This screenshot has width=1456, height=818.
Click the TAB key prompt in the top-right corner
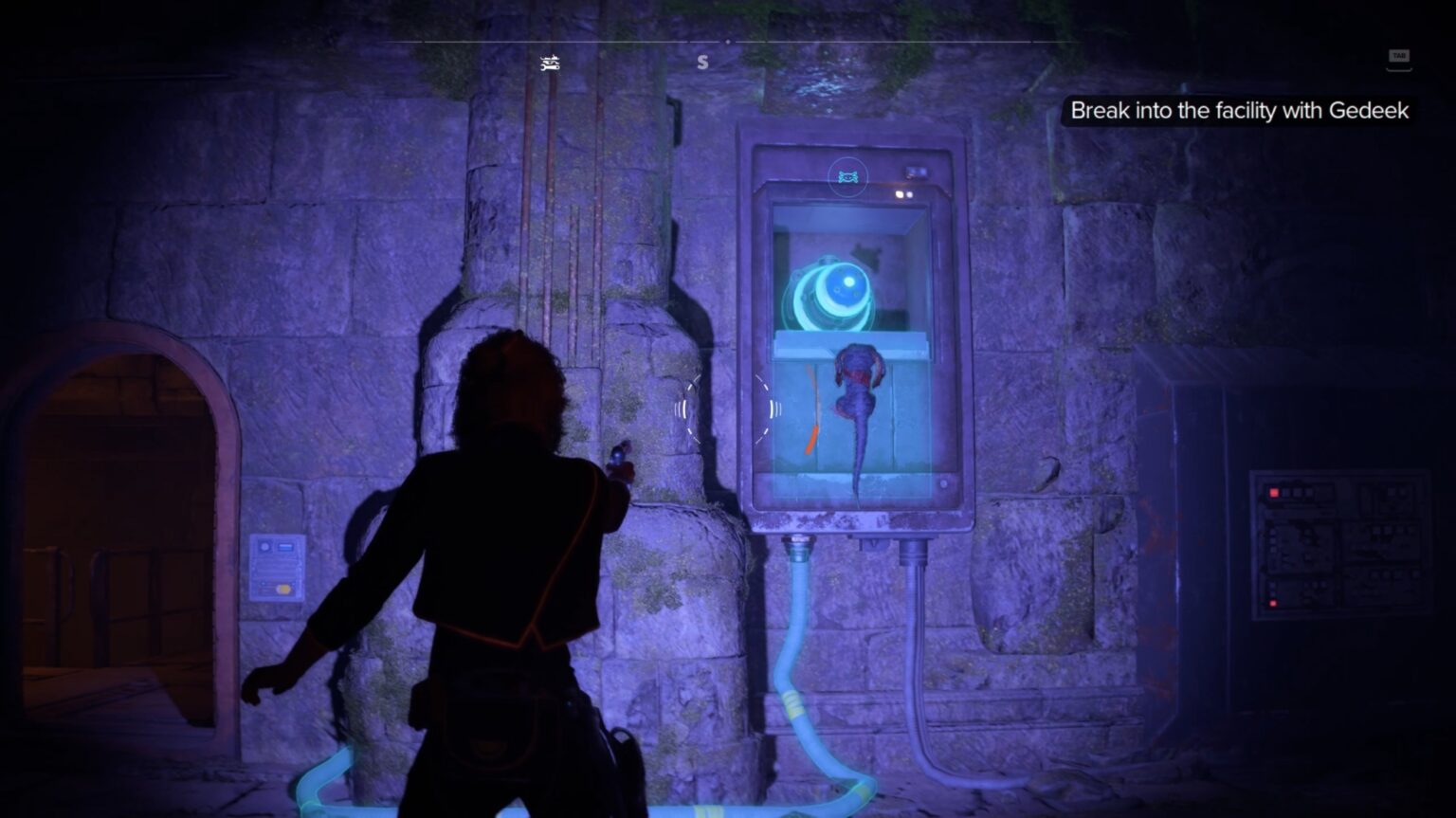pyautogui.click(x=1400, y=57)
